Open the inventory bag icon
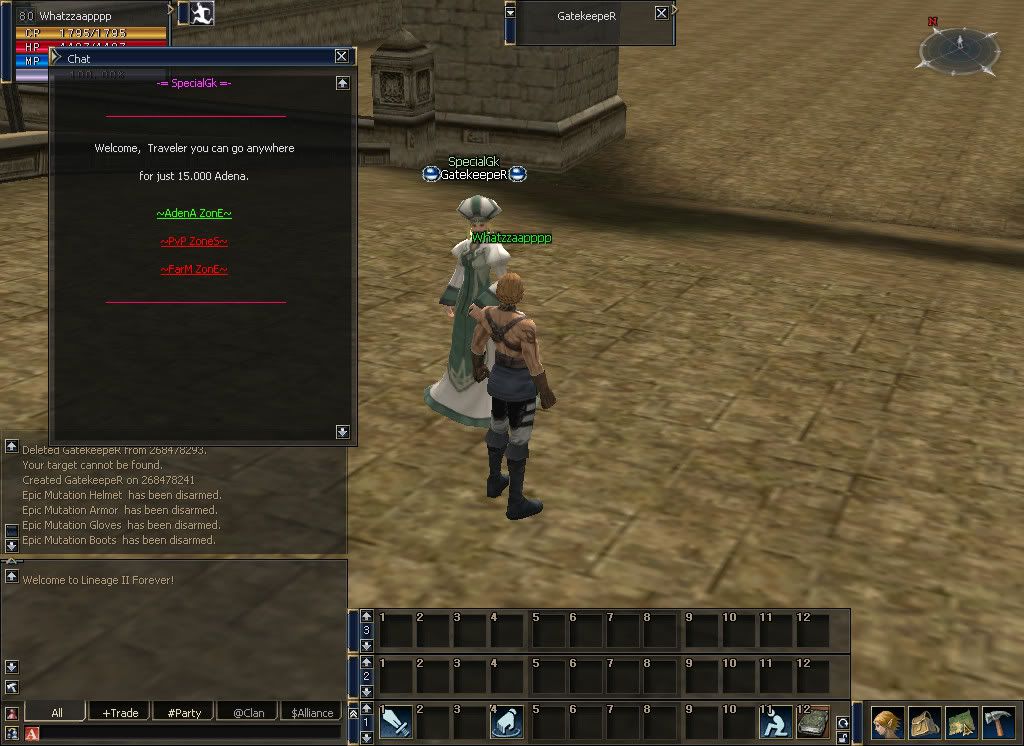Image resolution: width=1024 pixels, height=746 pixels. 924,722
